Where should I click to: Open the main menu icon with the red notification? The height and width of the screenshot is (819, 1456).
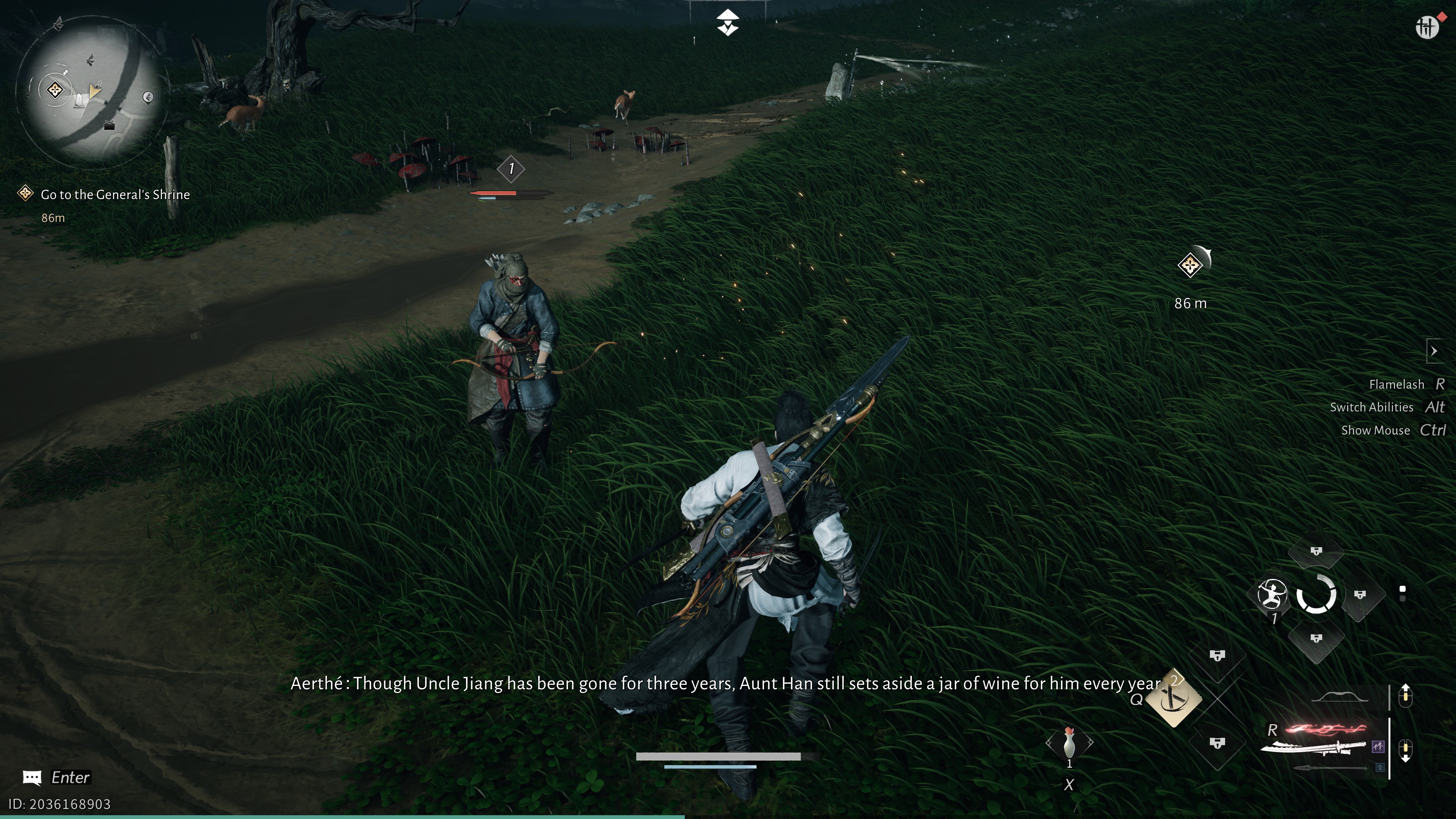click(x=1427, y=26)
